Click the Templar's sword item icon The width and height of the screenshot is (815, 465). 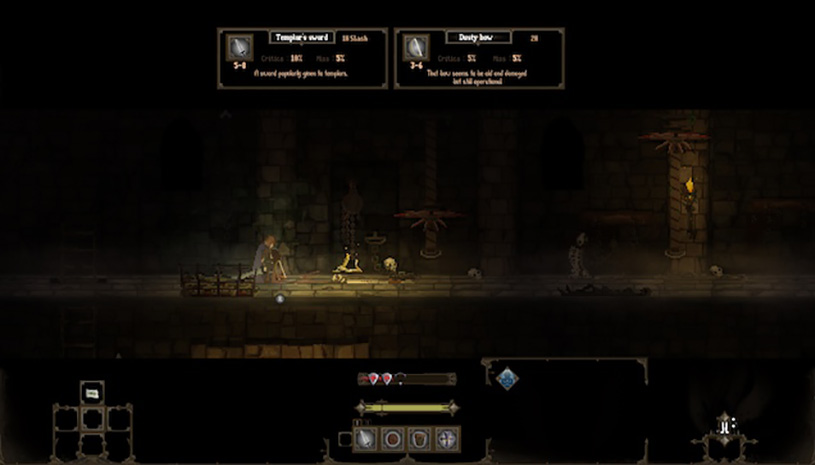click(240, 48)
